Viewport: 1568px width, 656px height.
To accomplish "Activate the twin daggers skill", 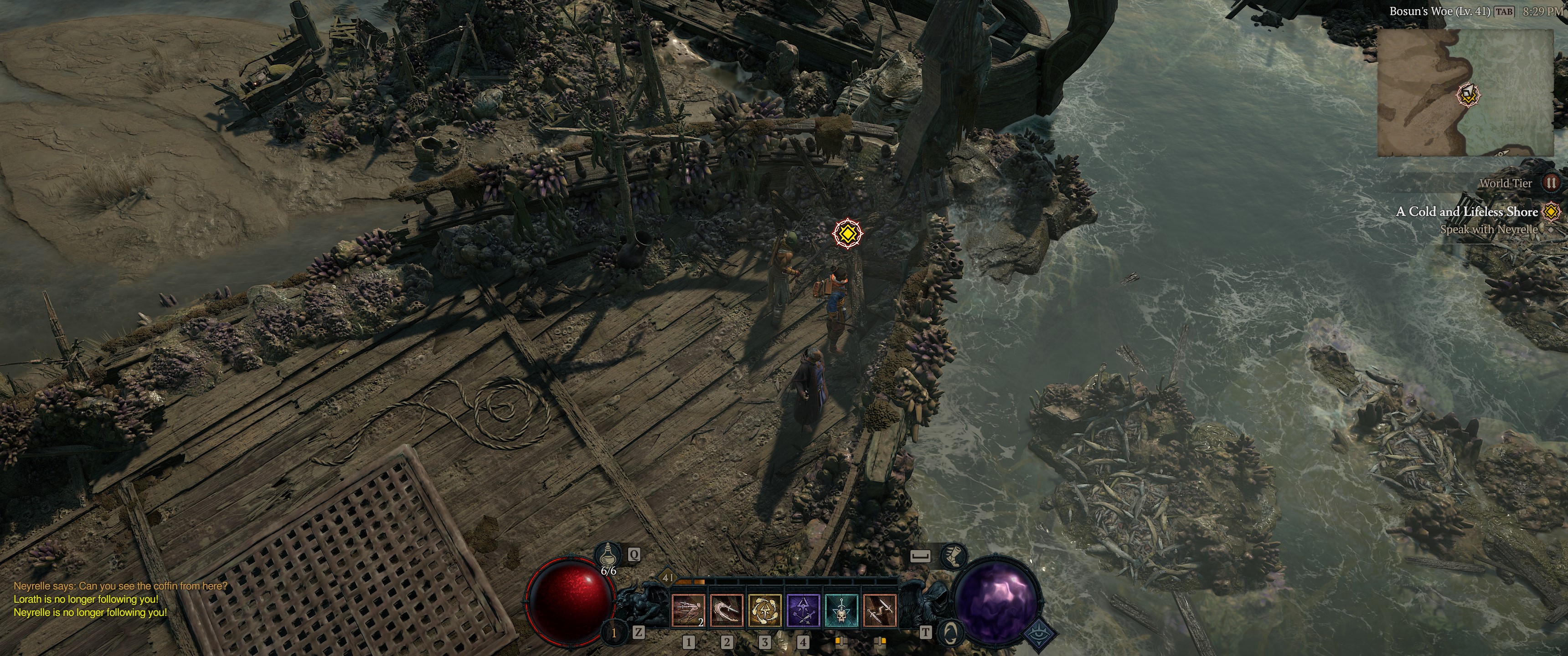I will (880, 610).
